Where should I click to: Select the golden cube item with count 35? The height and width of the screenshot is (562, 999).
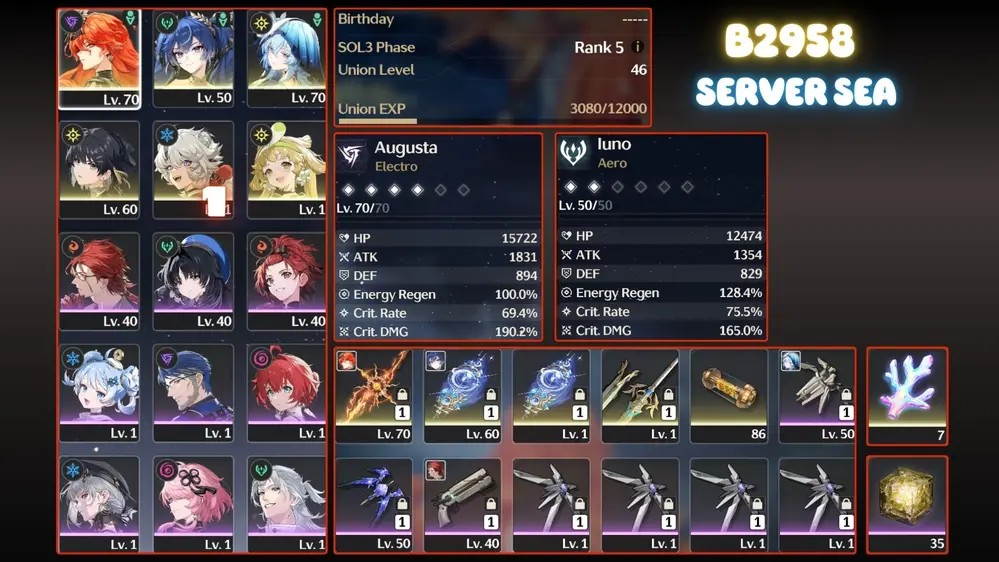[x=907, y=505]
